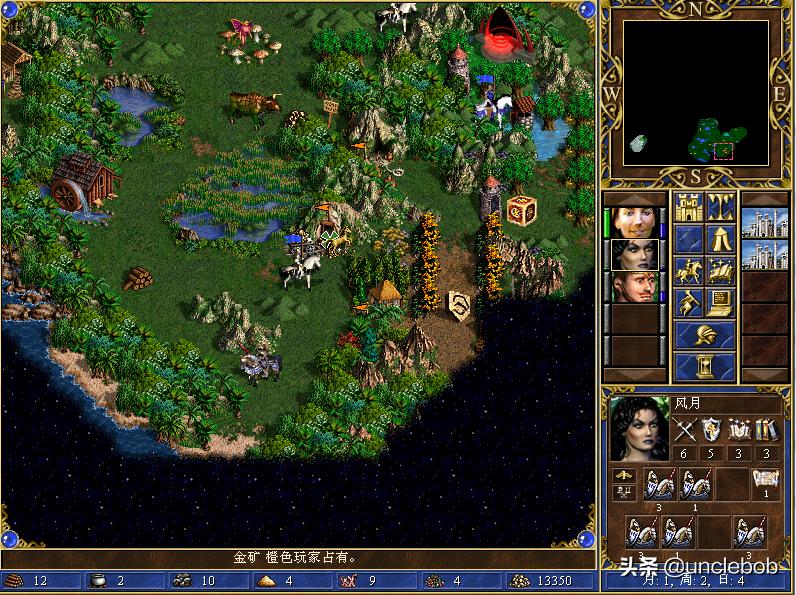The width and height of the screenshot is (796, 595).
Task: Open the large hero portrait in the info panel
Action: tap(639, 428)
